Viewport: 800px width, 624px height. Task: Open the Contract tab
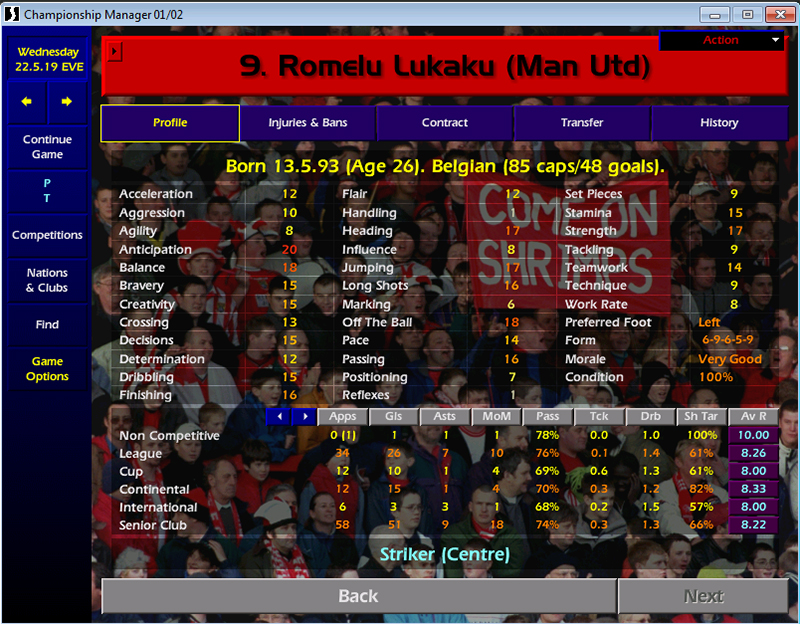445,123
